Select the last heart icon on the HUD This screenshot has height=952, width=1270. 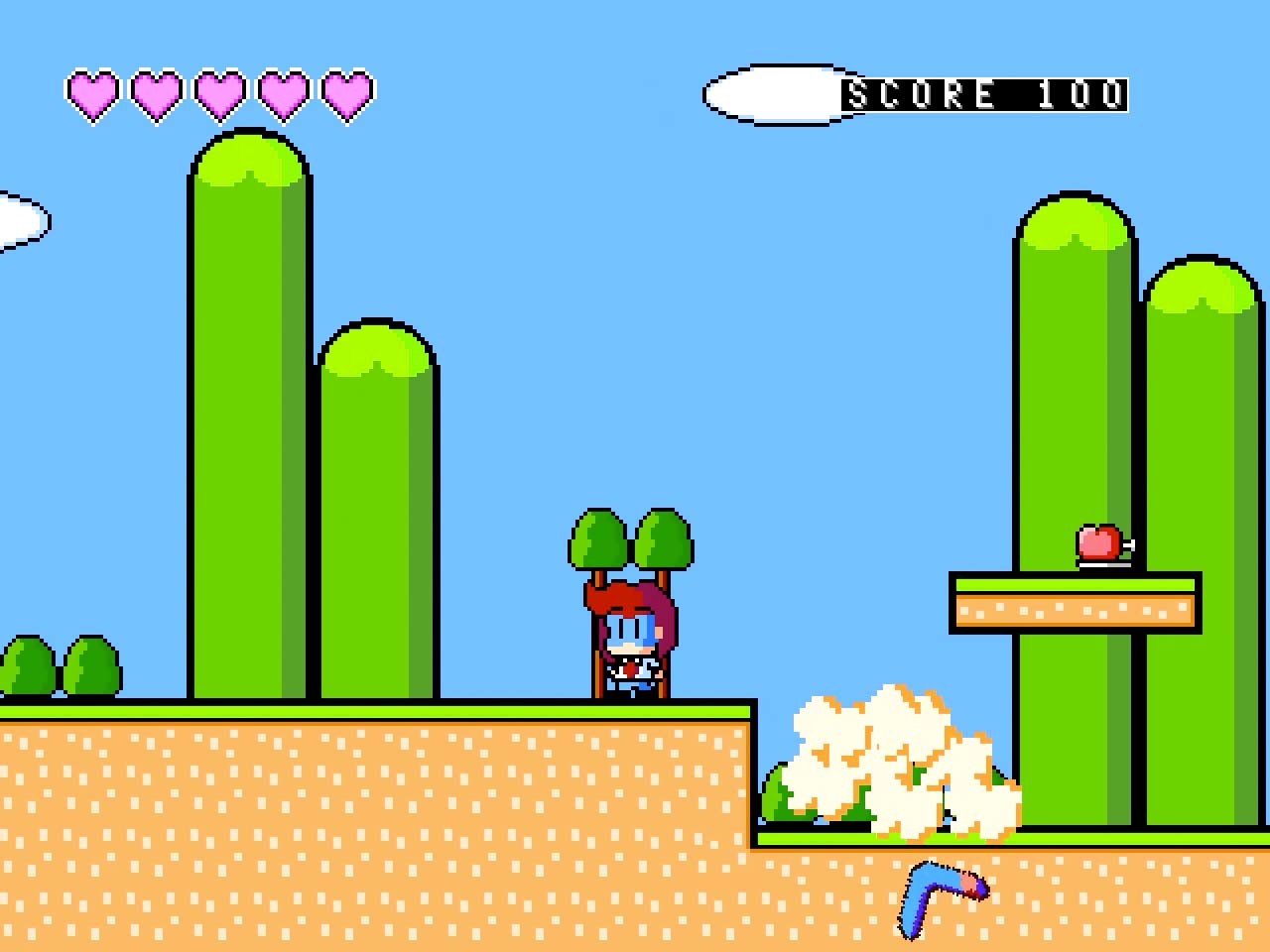[344, 96]
